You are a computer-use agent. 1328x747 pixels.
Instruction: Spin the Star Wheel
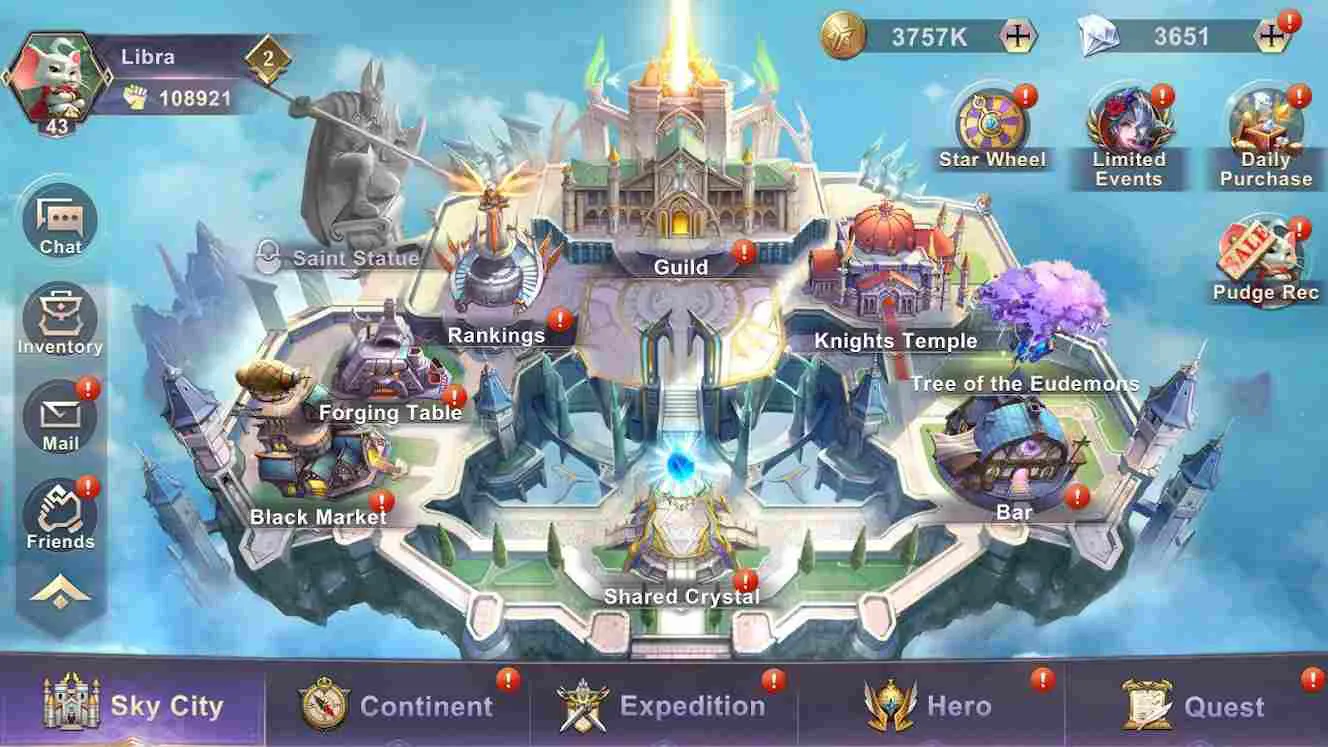(x=991, y=120)
